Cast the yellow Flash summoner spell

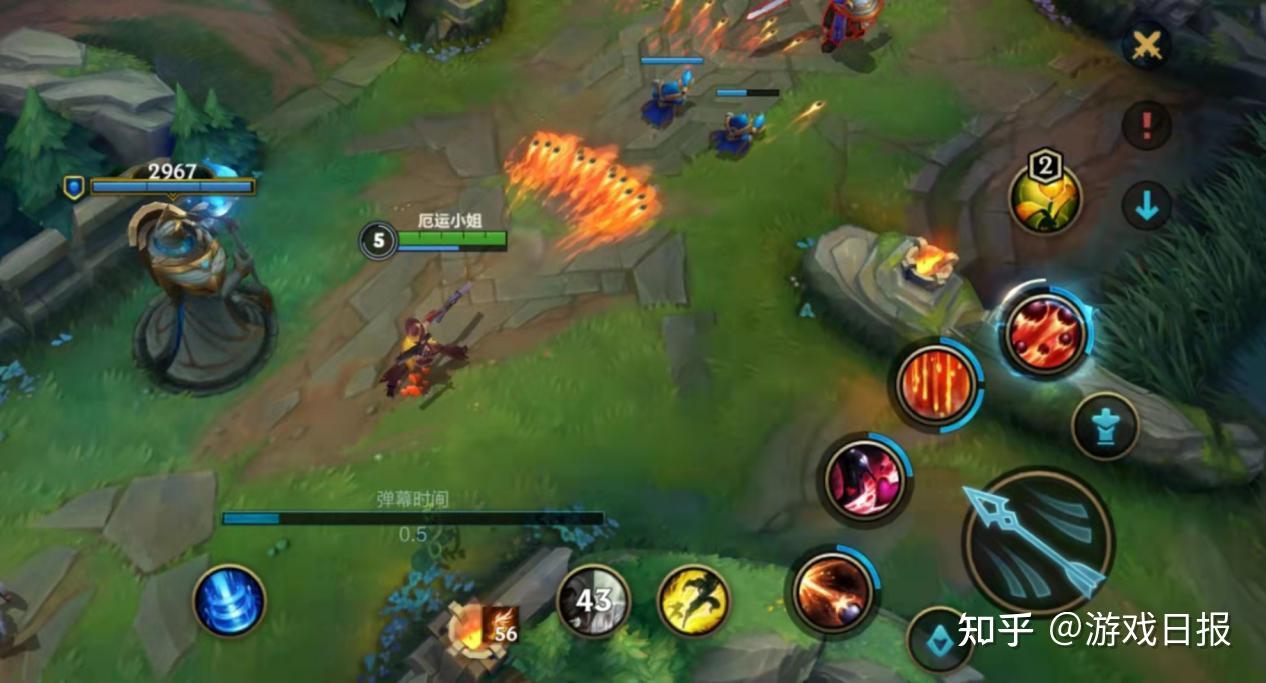[693, 601]
